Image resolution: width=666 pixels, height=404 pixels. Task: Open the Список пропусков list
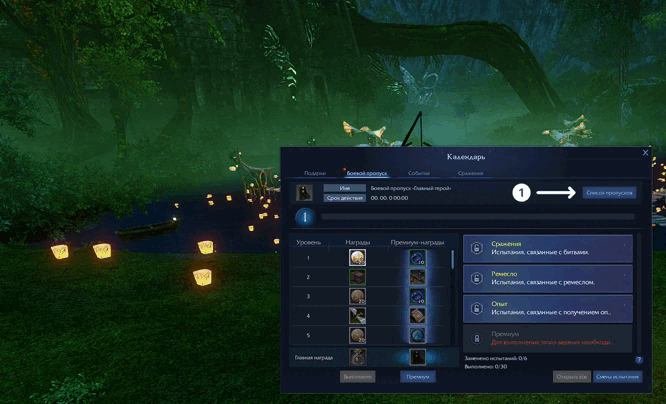[x=608, y=192]
